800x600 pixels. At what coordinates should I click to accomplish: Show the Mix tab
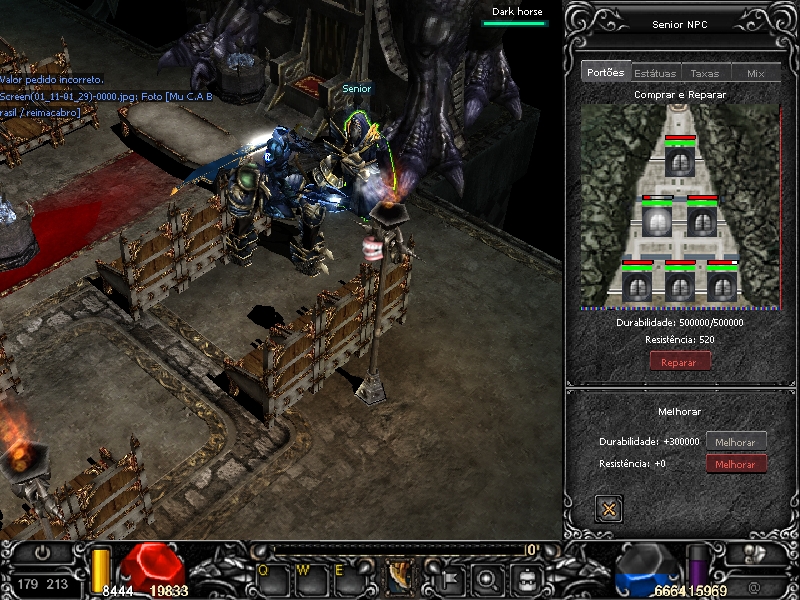click(755, 73)
